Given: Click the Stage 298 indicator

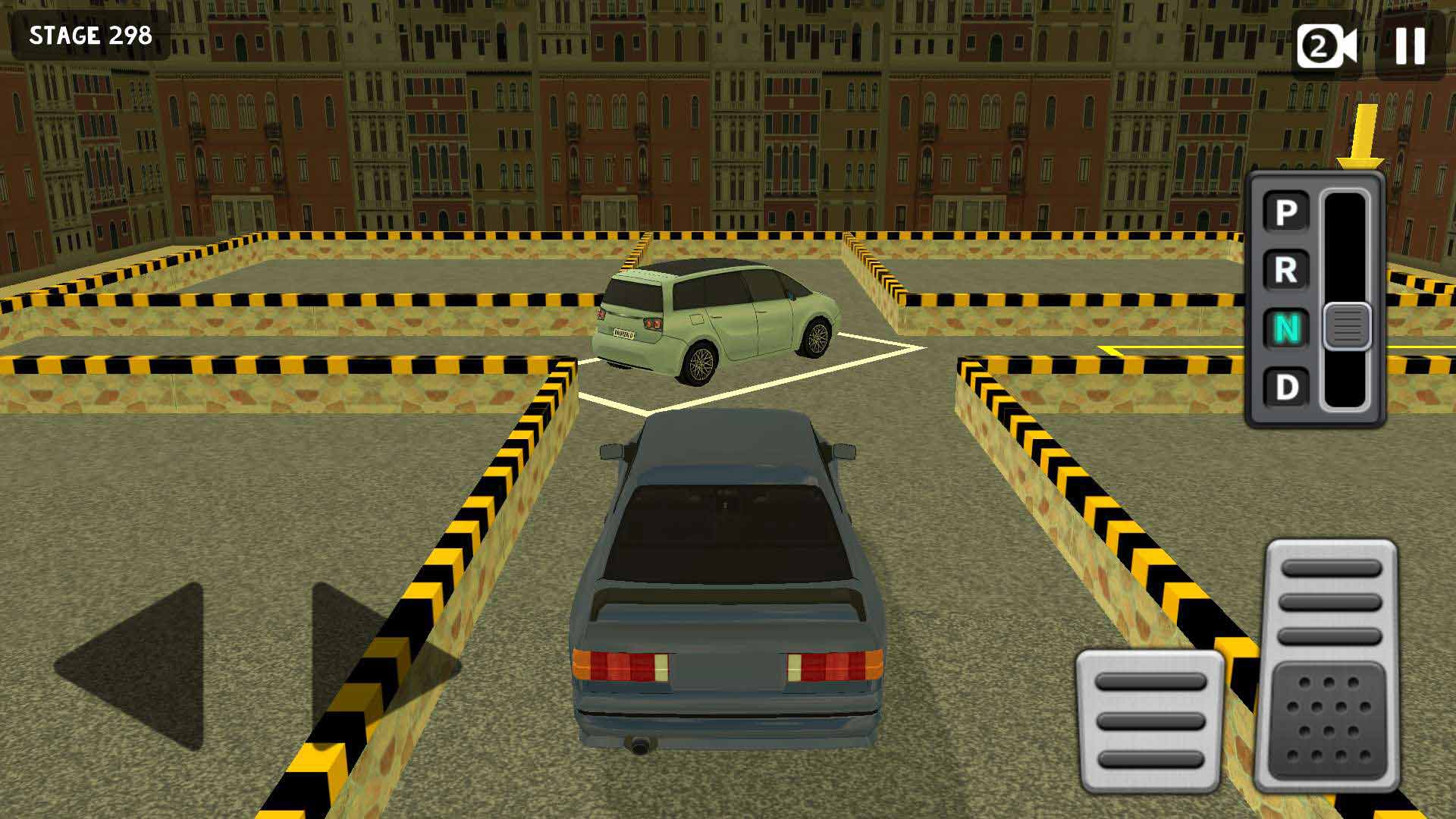Looking at the screenshot, I should coord(90,33).
